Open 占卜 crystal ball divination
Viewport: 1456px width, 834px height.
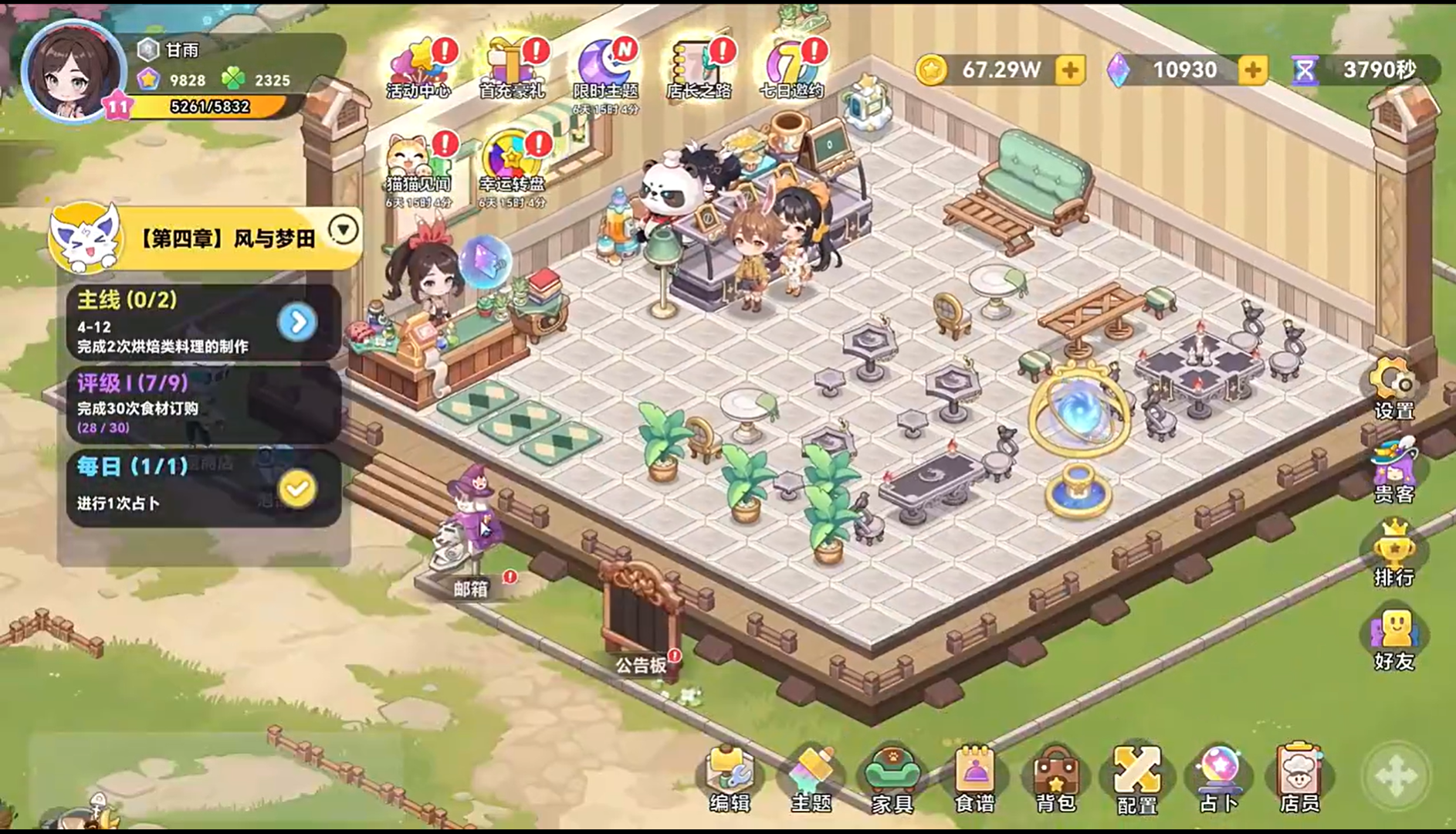[x=1218, y=776]
